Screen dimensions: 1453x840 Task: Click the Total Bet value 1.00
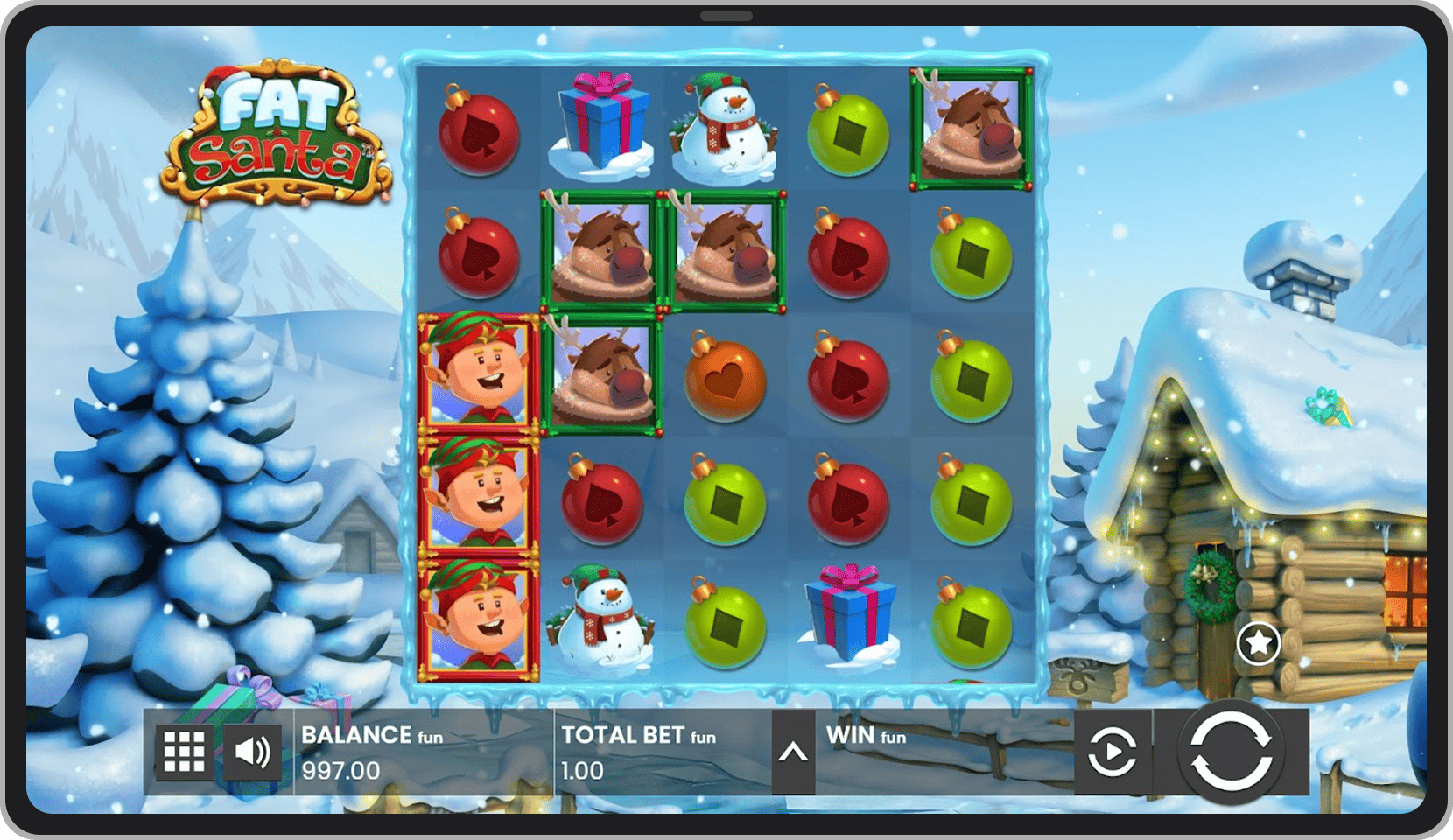point(582,771)
